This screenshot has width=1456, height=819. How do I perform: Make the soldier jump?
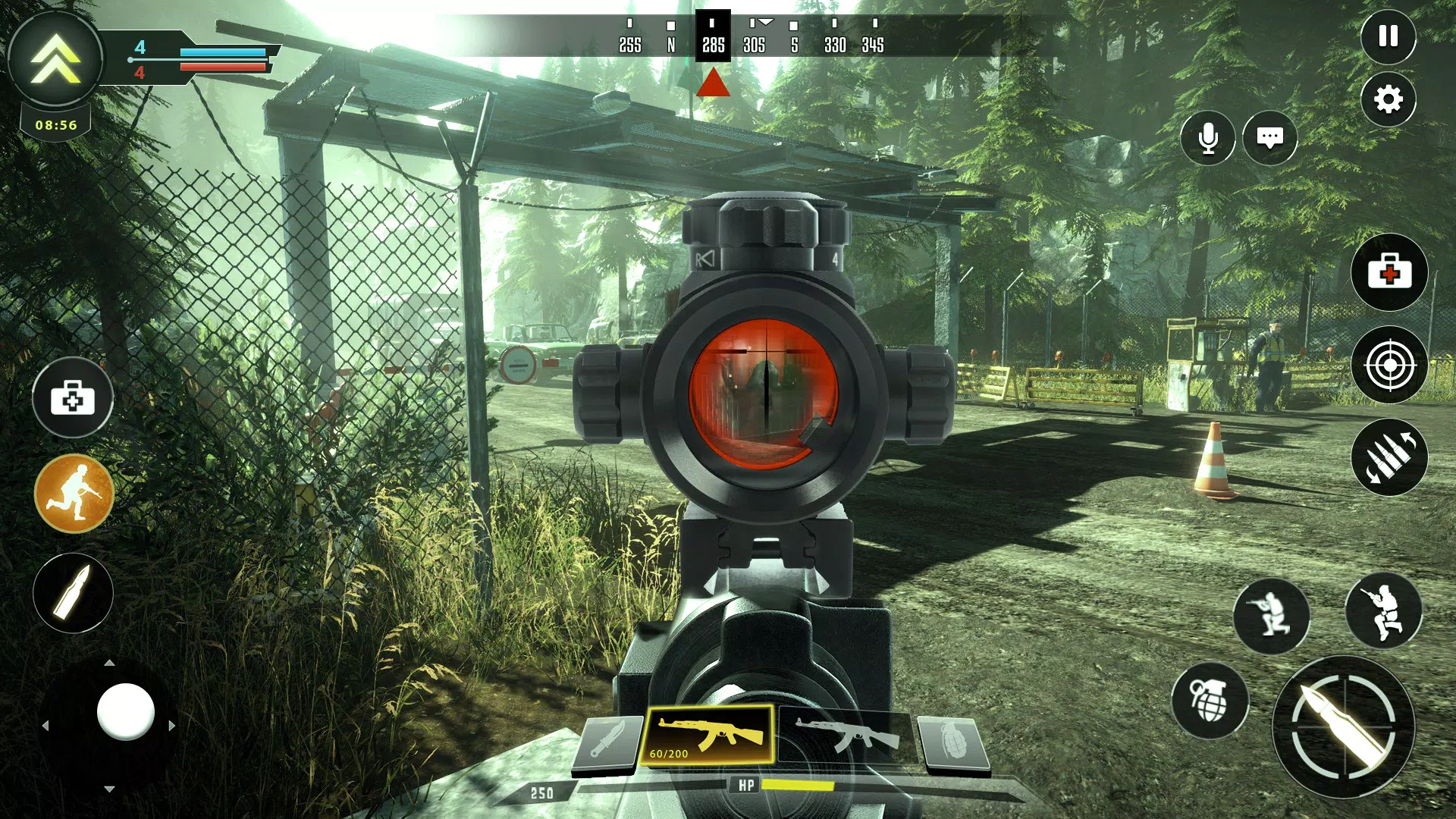(x=1383, y=611)
